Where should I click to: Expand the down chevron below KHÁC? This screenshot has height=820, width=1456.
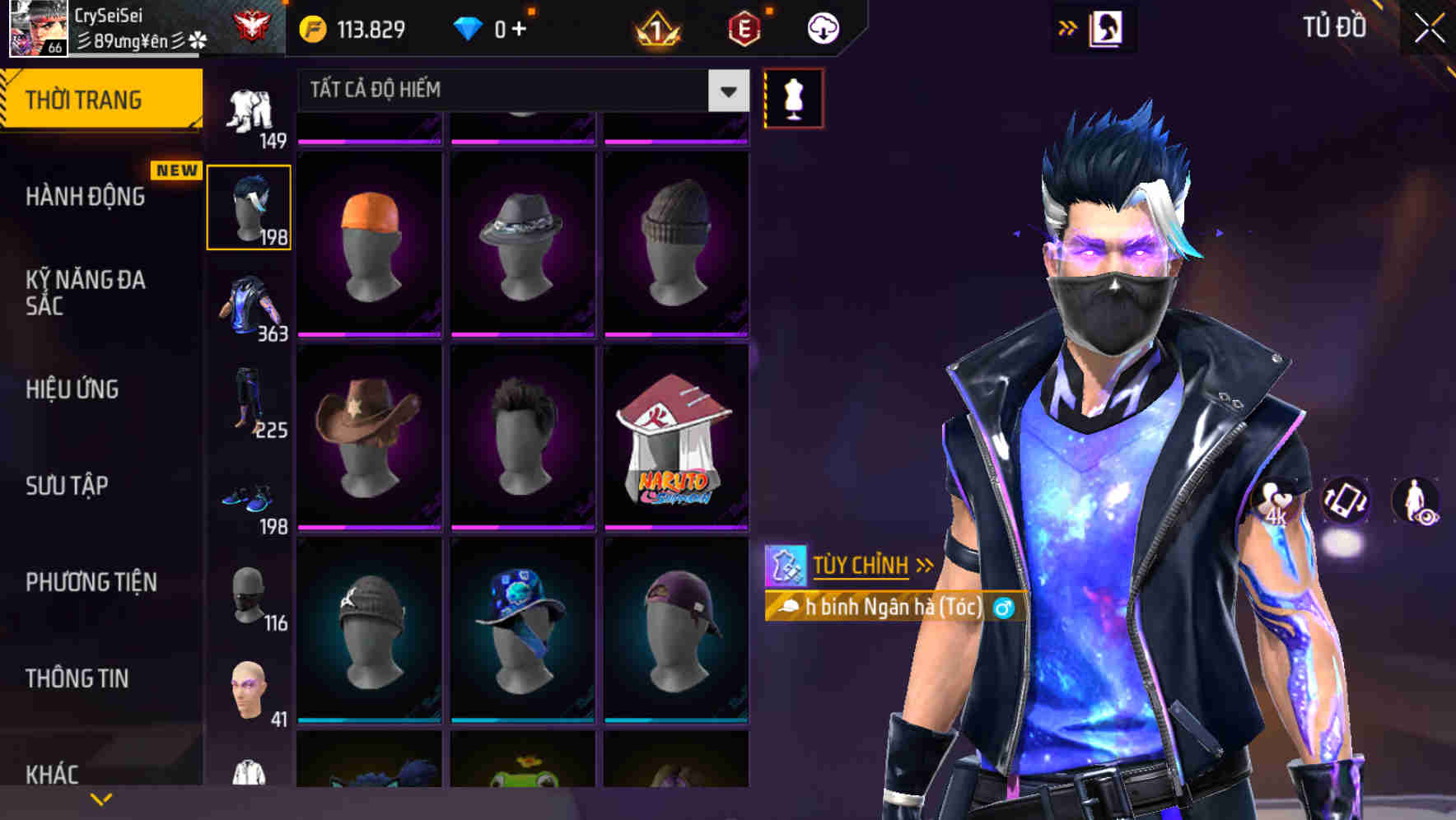tap(101, 798)
